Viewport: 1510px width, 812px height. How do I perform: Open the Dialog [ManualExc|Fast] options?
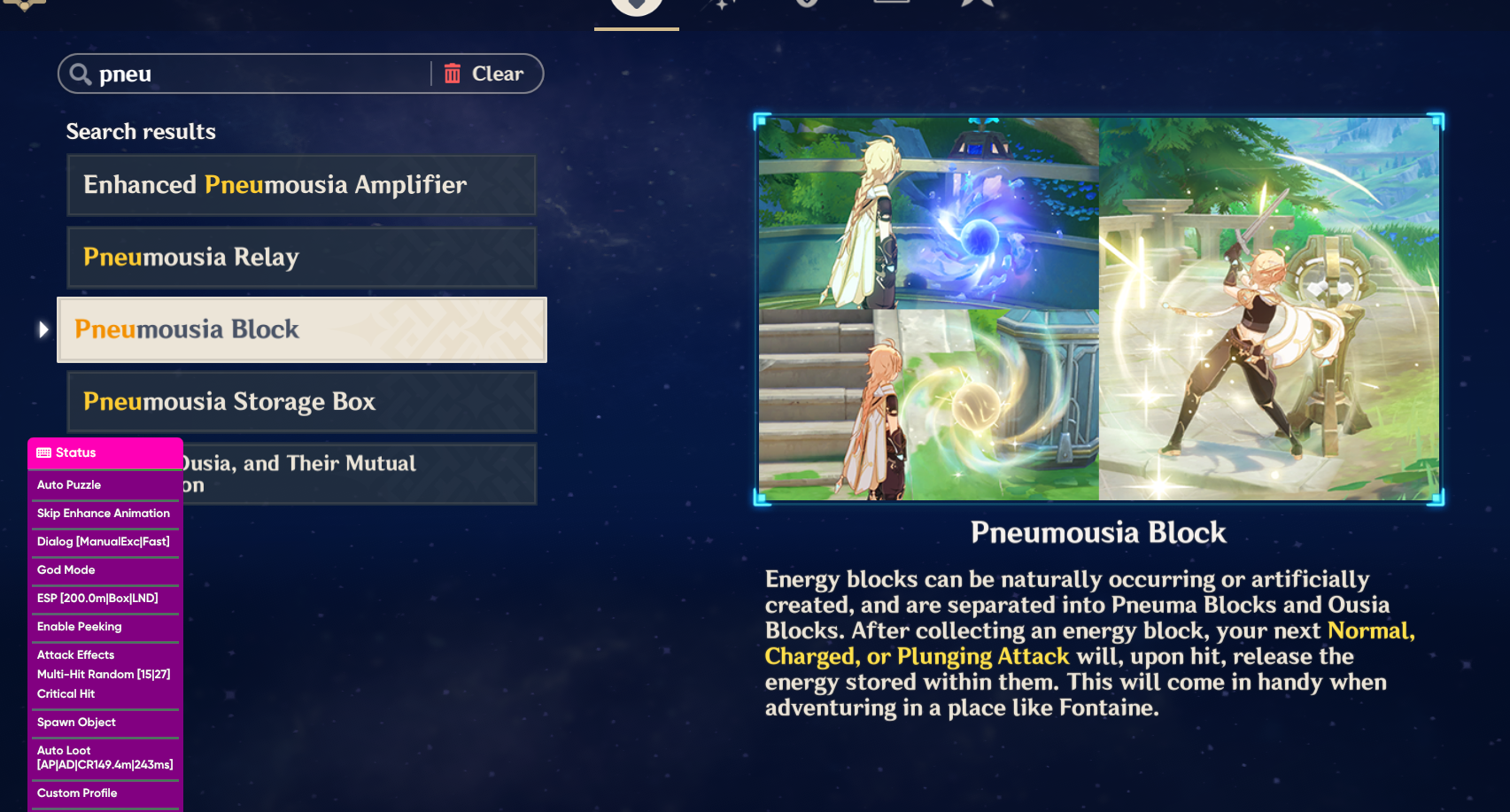pos(101,542)
